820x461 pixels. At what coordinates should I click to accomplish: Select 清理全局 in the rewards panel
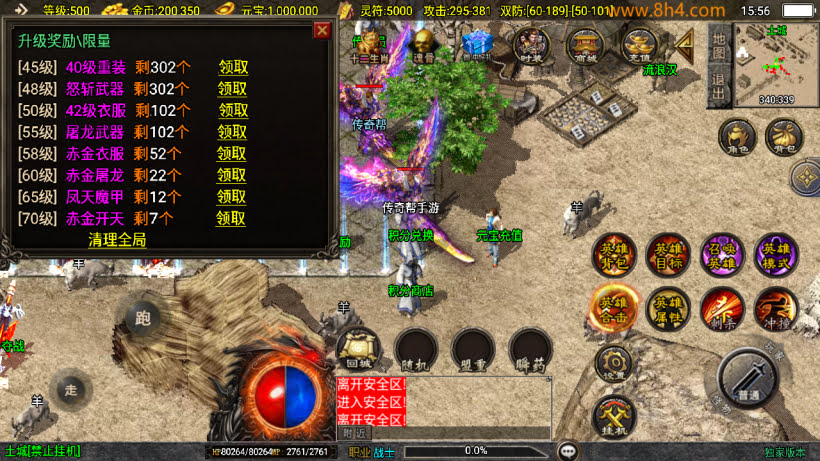point(117,240)
